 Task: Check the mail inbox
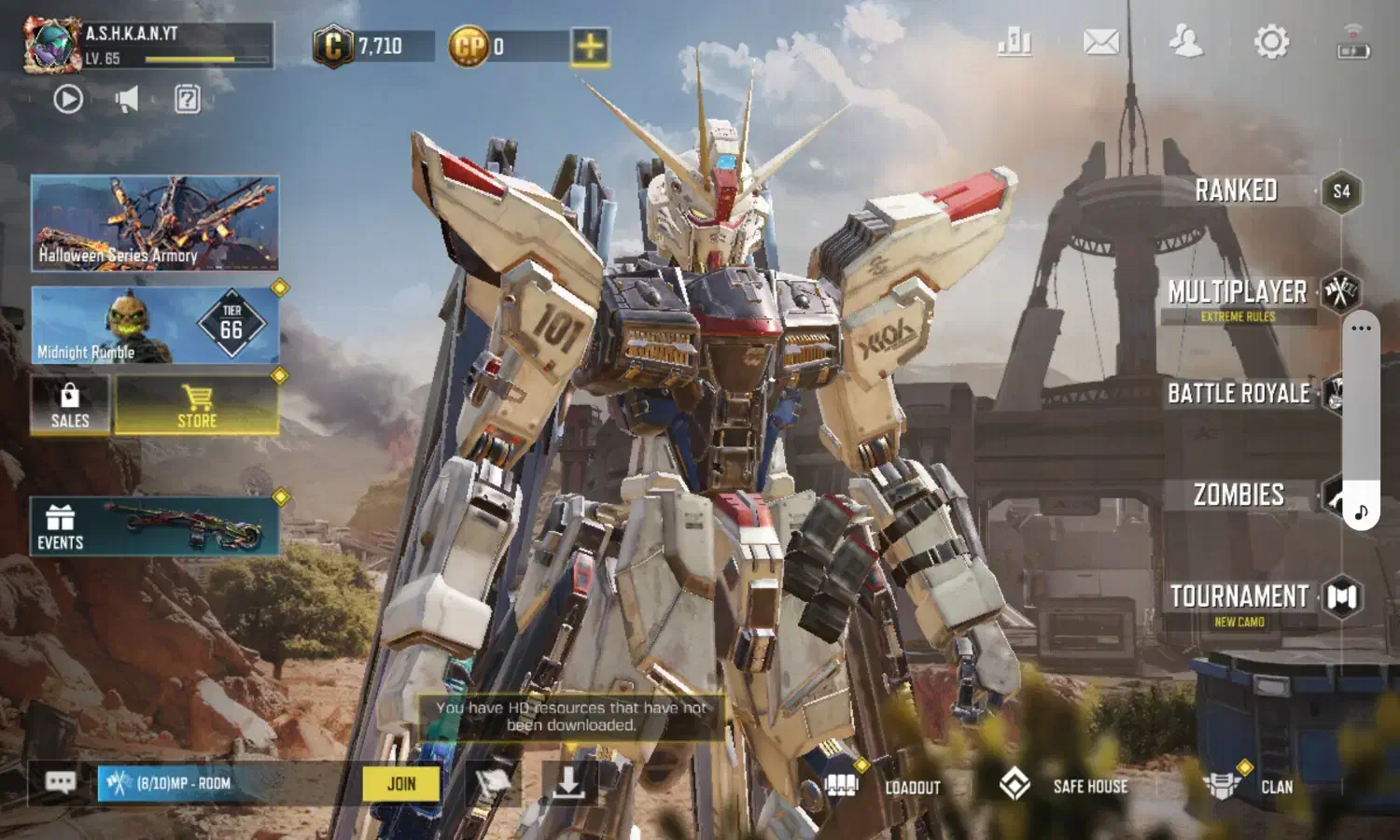[x=1101, y=42]
